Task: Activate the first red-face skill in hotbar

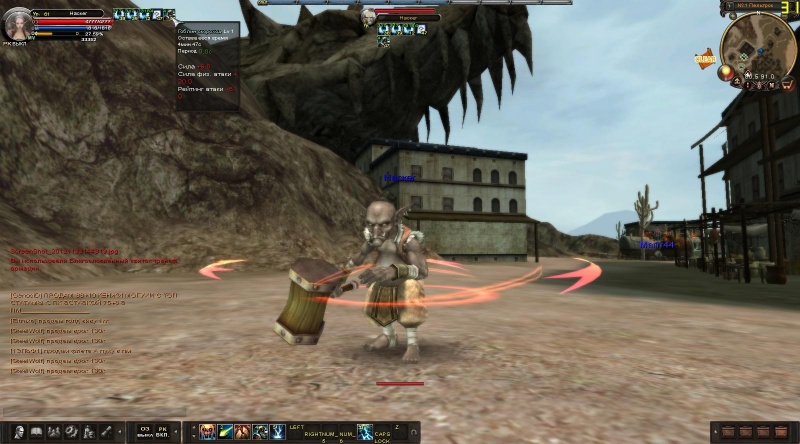Action: (x=208, y=432)
